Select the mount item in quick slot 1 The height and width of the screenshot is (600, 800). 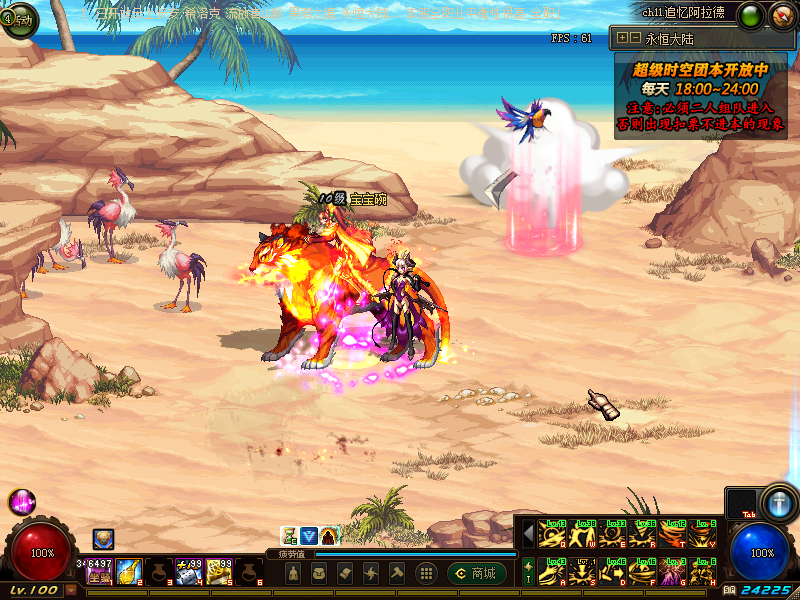pos(99,571)
